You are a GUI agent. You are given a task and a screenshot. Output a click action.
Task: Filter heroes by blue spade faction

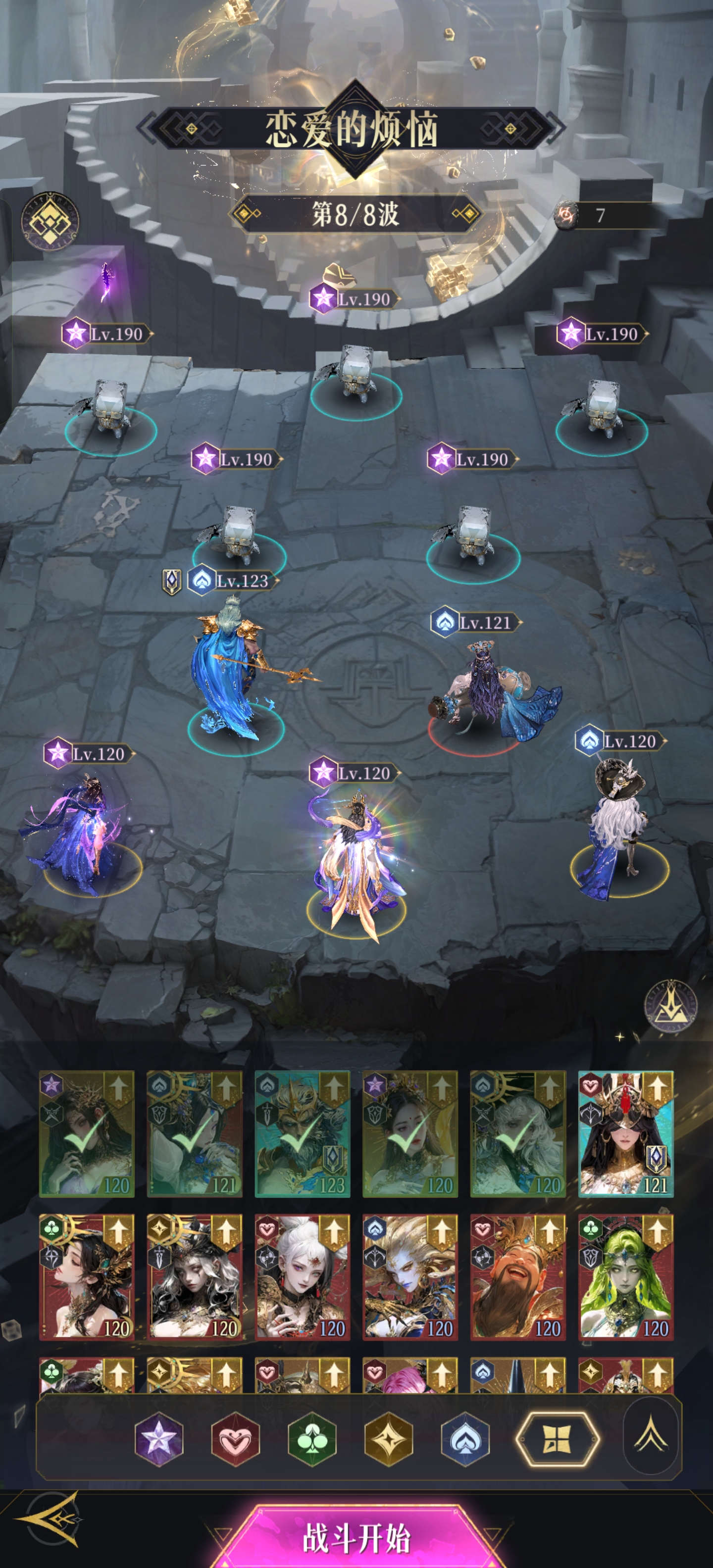click(465, 1440)
